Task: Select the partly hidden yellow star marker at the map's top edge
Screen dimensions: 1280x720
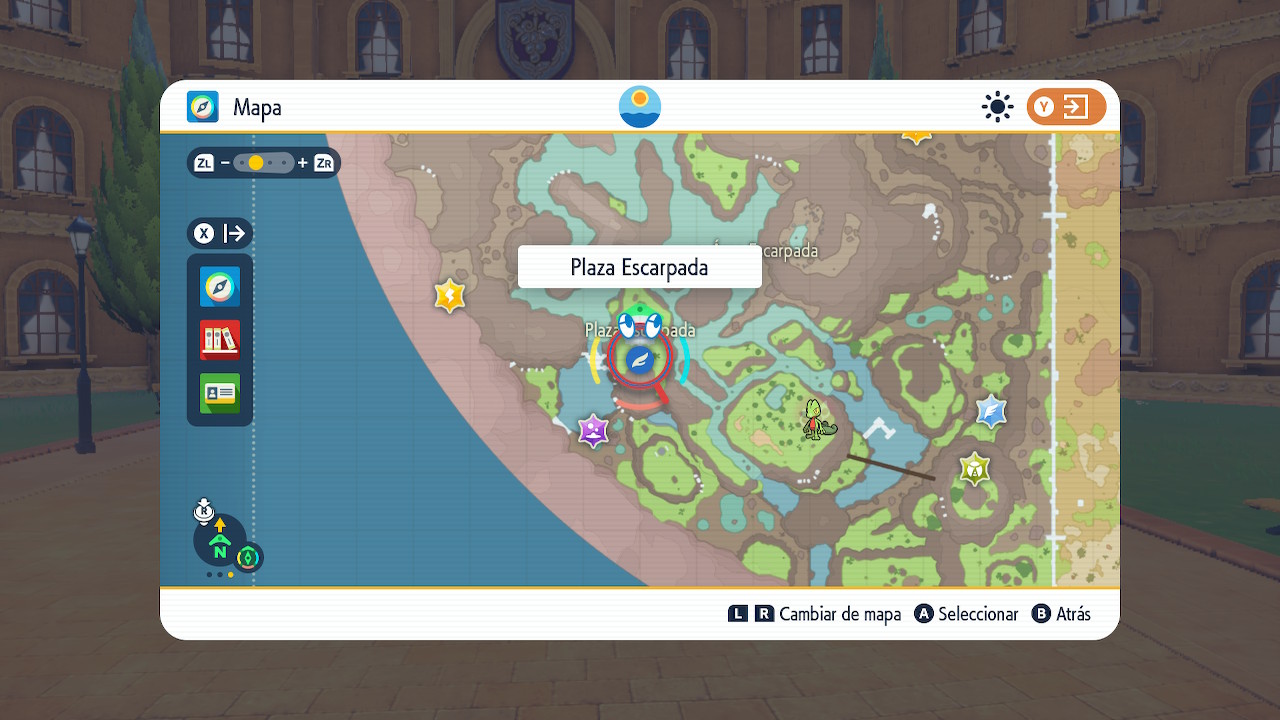Action: pyautogui.click(x=916, y=136)
